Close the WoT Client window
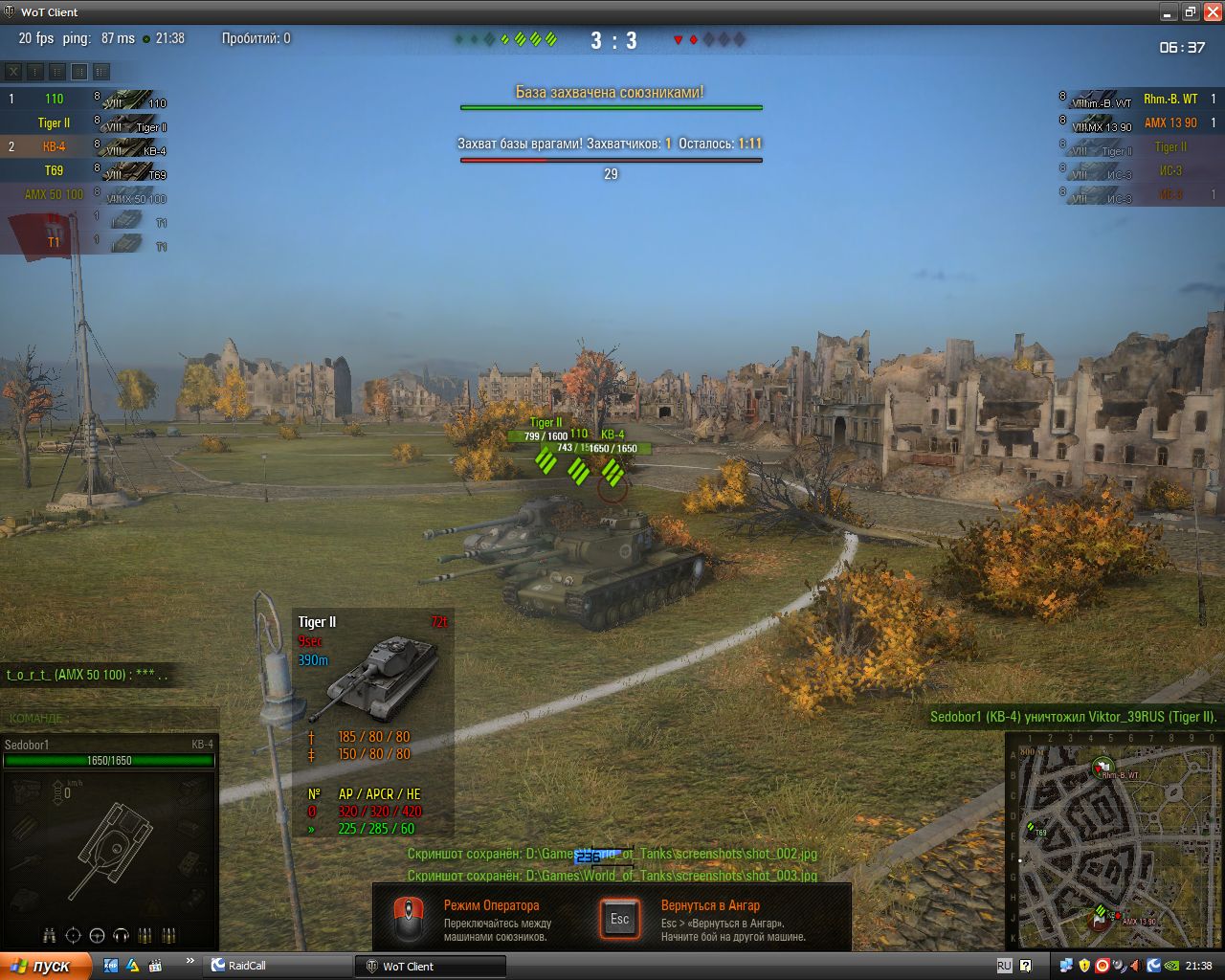 click(x=1212, y=11)
